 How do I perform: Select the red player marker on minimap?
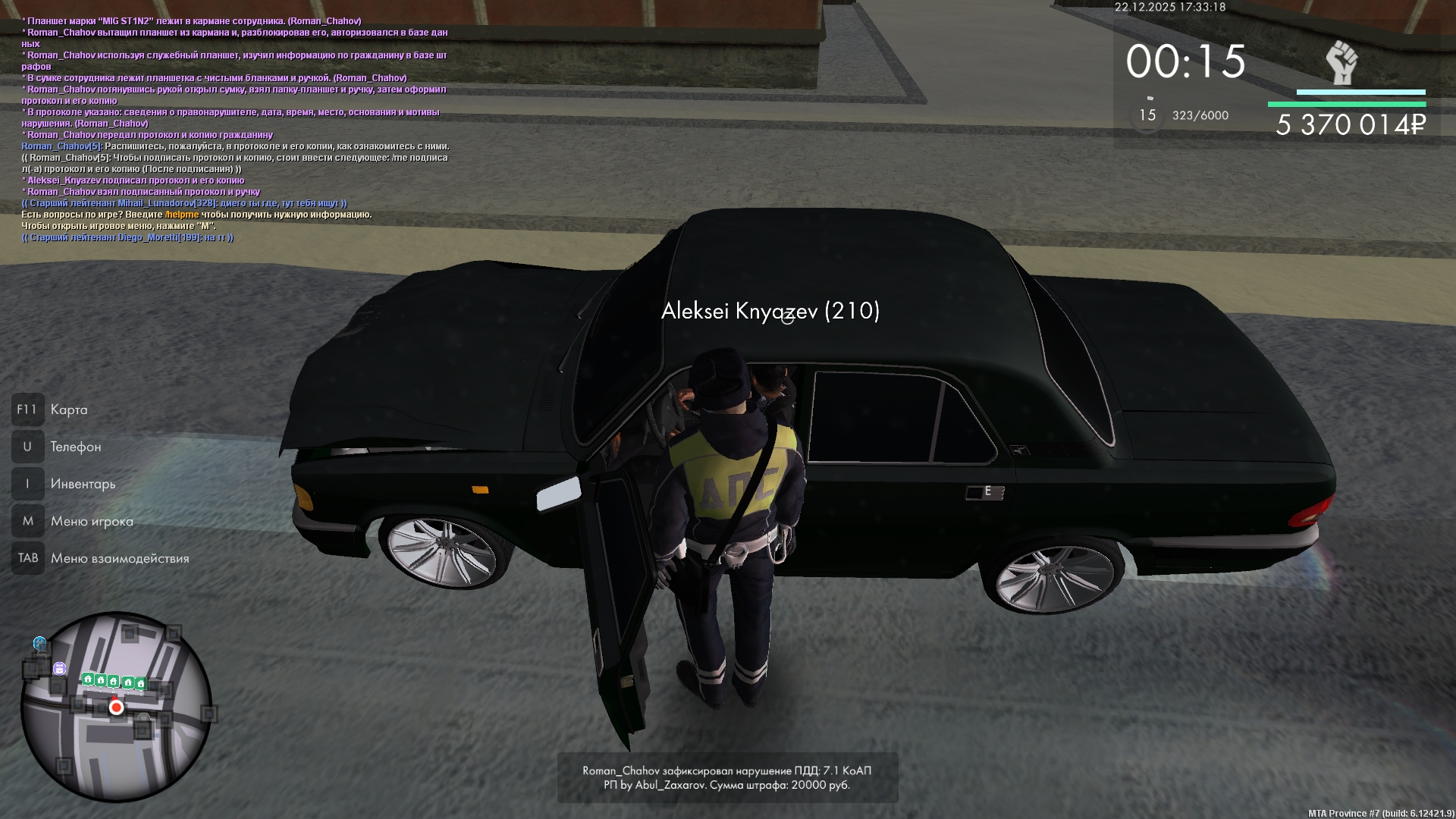pyautogui.click(x=116, y=708)
